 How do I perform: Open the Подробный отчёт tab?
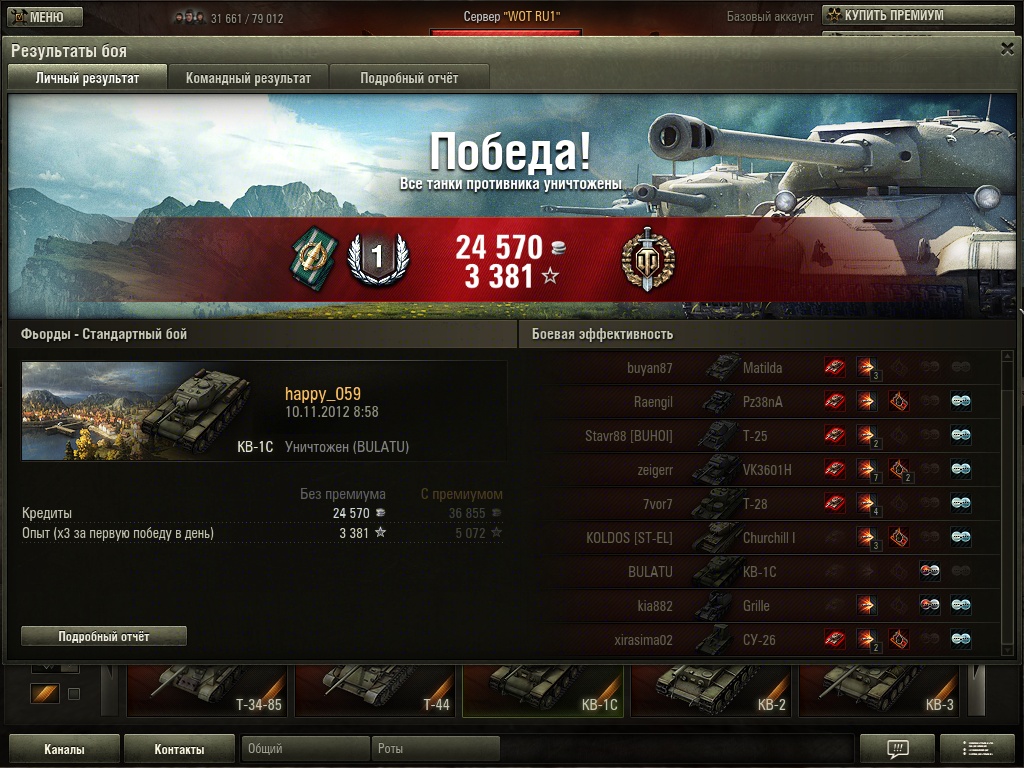click(409, 78)
